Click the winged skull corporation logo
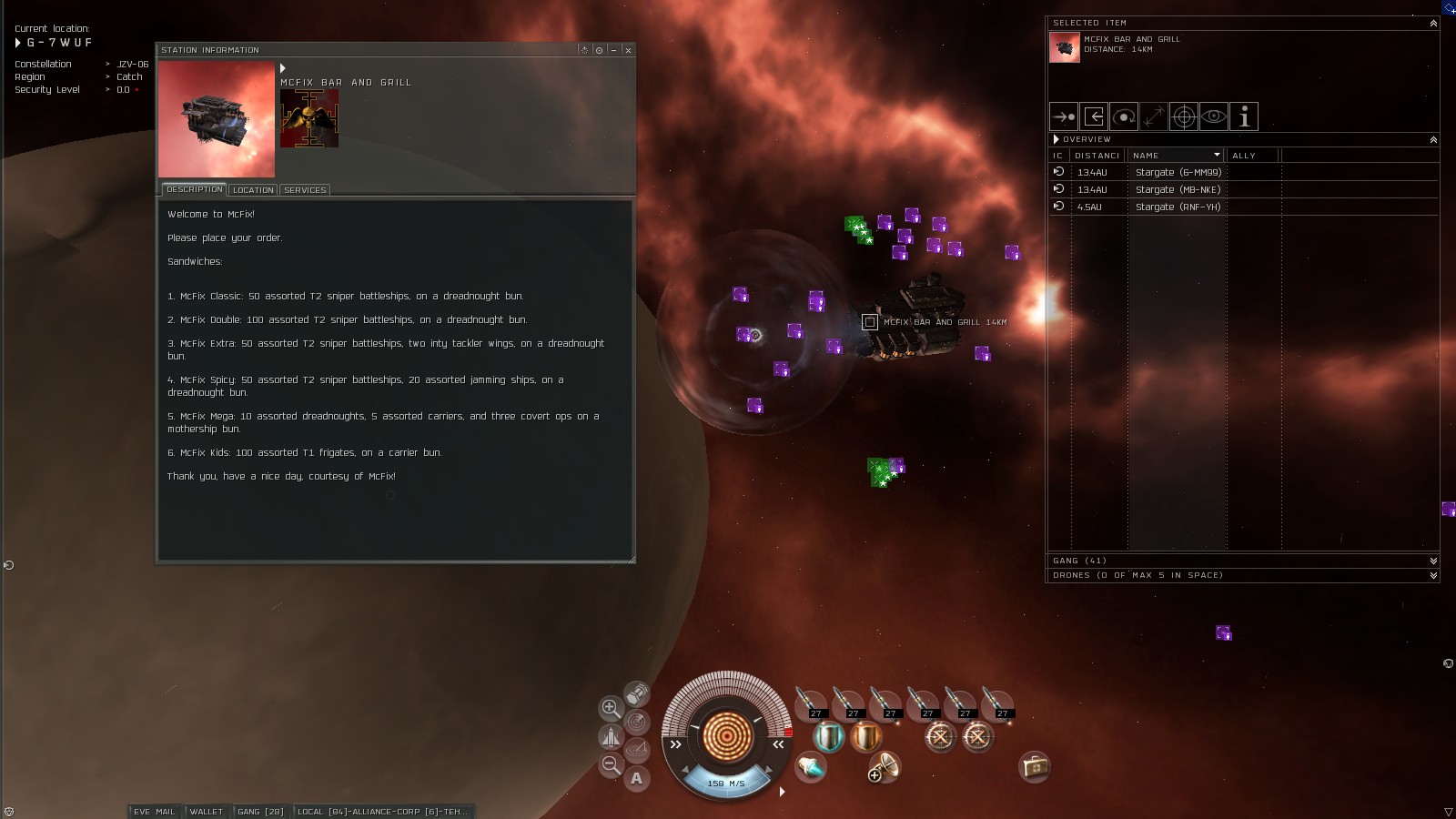This screenshot has width=1456, height=819. [x=309, y=119]
